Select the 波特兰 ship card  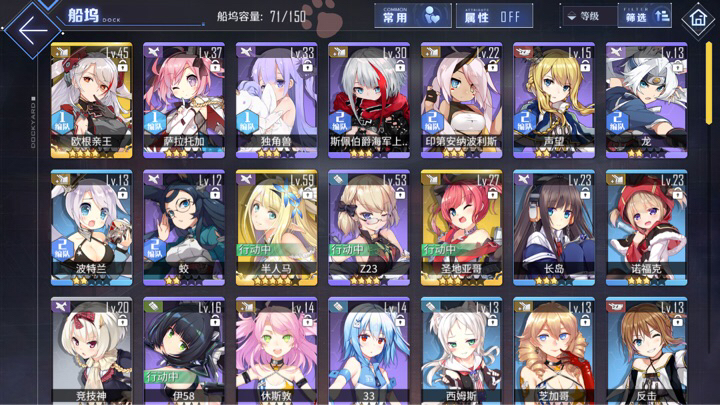click(x=90, y=226)
